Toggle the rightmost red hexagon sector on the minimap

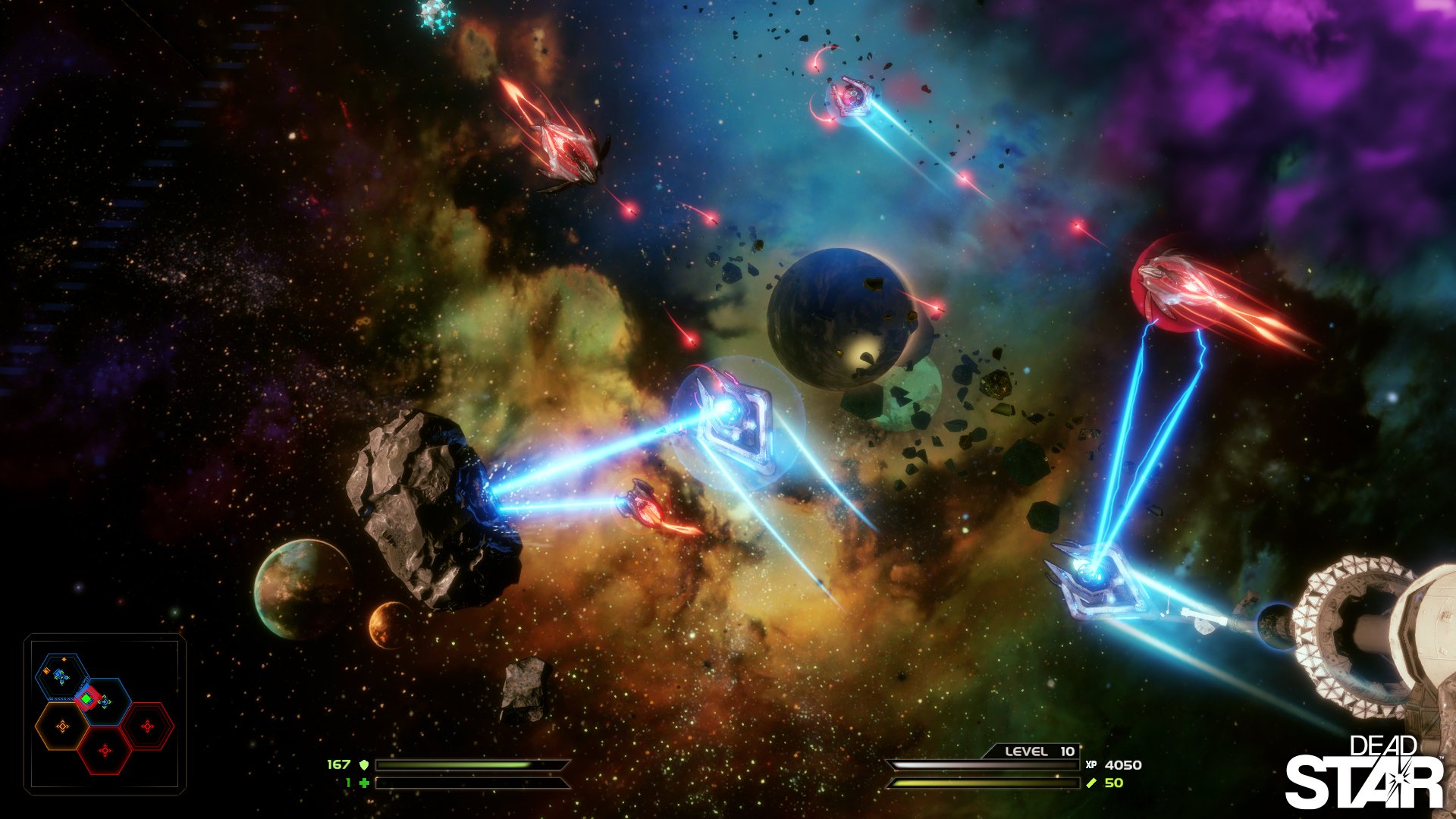pos(148,726)
